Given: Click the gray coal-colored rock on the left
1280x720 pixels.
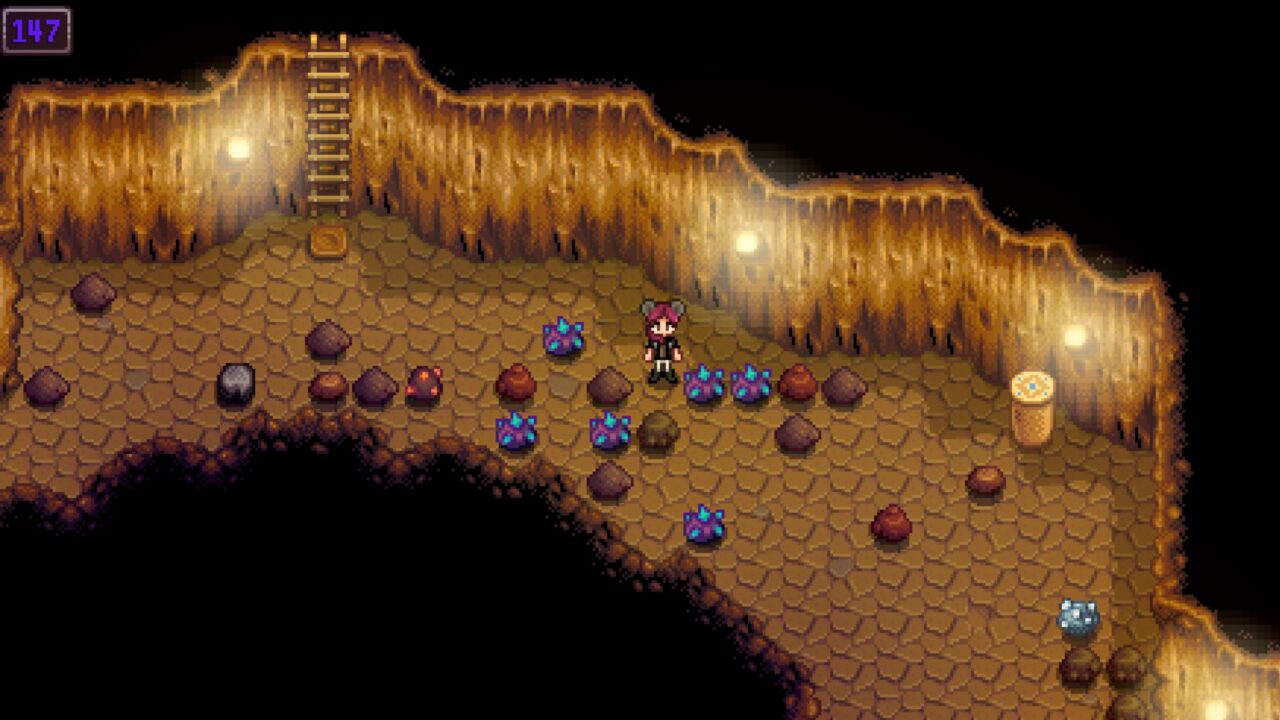Looking at the screenshot, I should point(236,382).
